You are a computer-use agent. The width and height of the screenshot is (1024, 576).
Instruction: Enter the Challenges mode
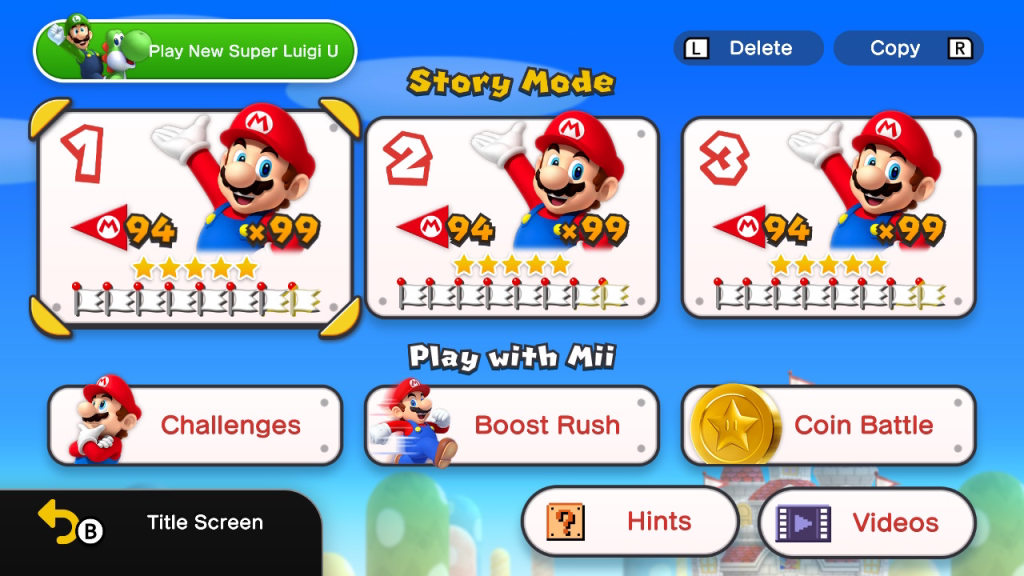tap(195, 425)
